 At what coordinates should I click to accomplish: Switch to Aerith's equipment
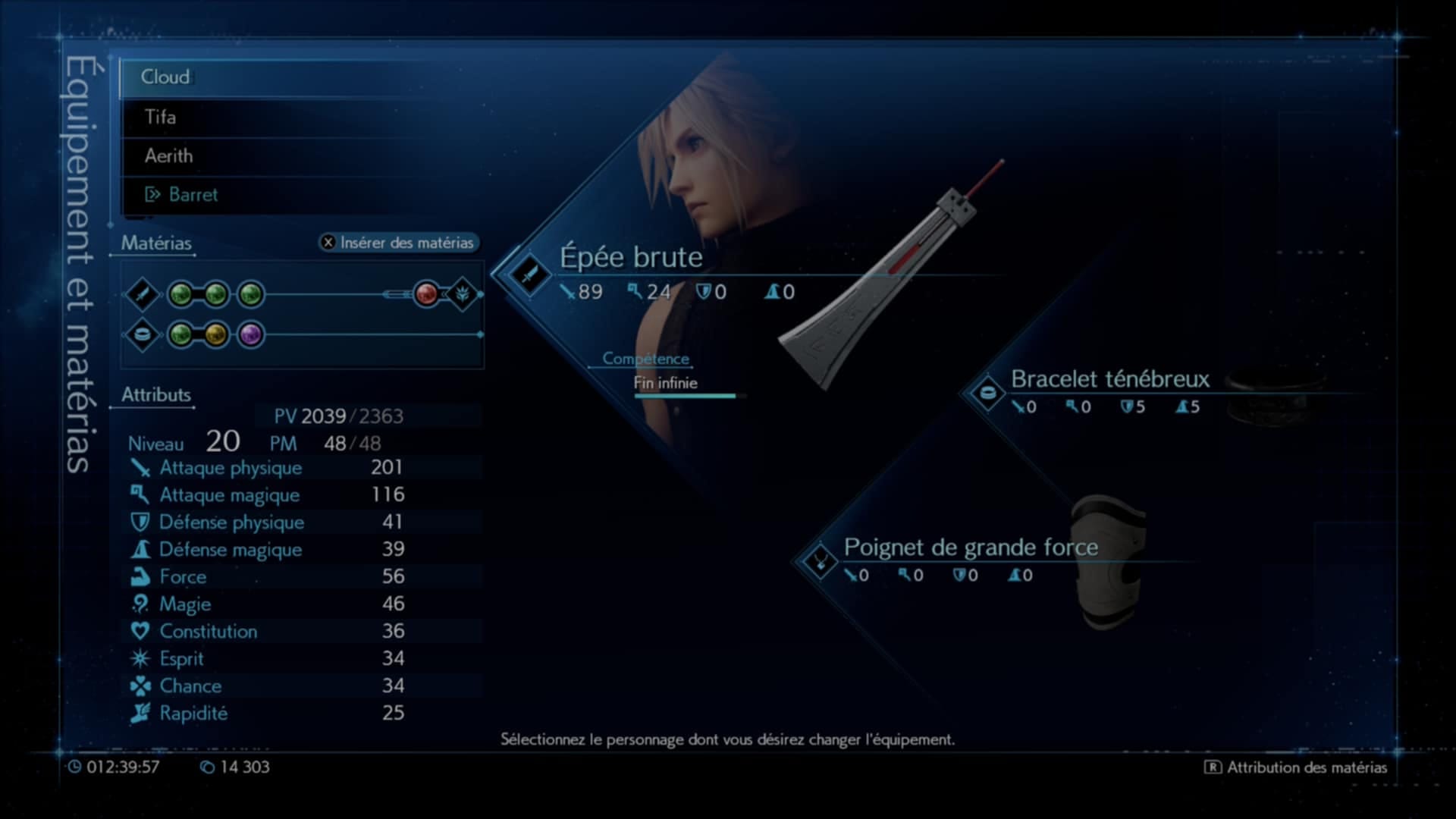point(168,156)
